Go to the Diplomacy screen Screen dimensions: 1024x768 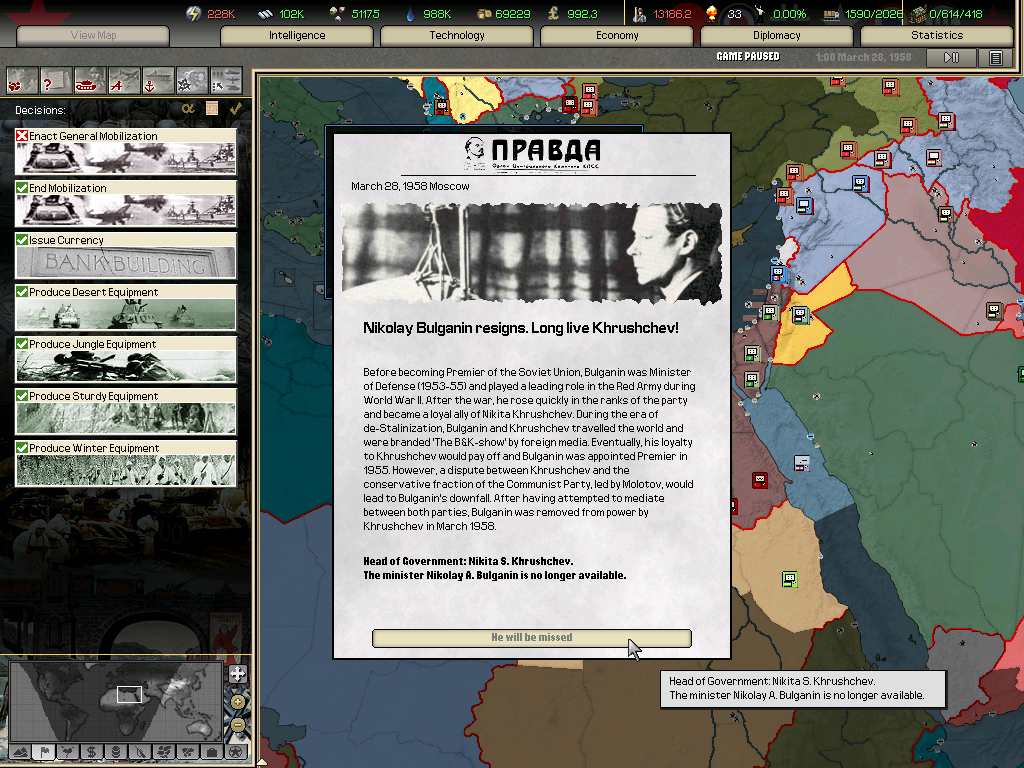coord(777,35)
